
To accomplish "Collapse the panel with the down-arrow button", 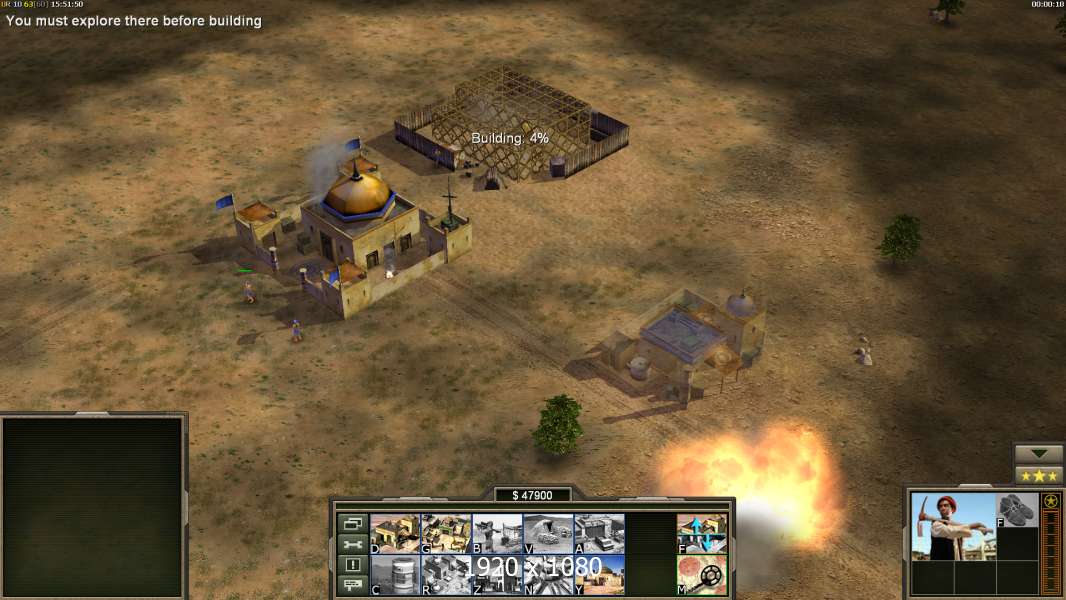I will [1039, 454].
